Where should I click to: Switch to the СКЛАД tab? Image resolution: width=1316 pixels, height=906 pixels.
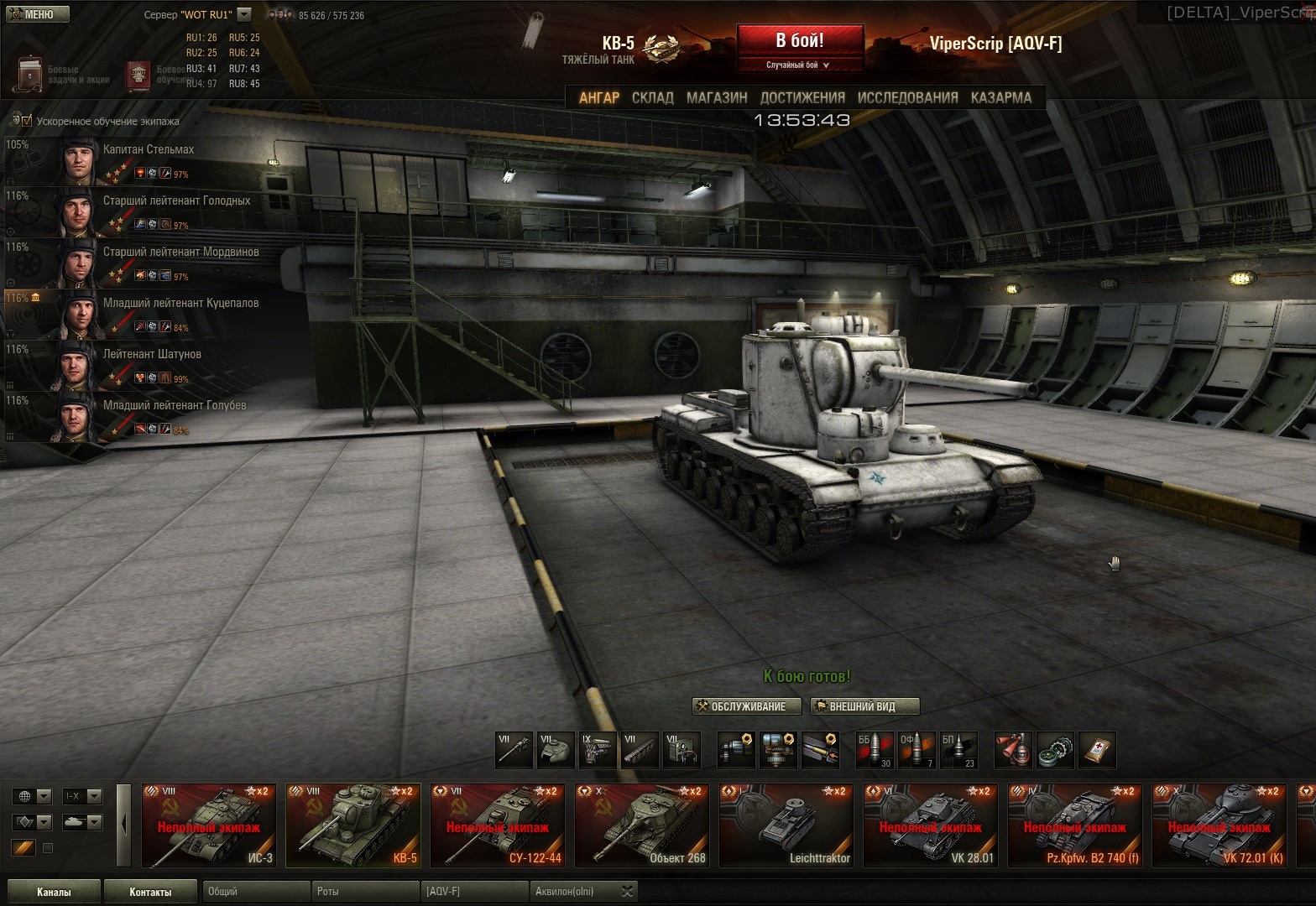652,98
